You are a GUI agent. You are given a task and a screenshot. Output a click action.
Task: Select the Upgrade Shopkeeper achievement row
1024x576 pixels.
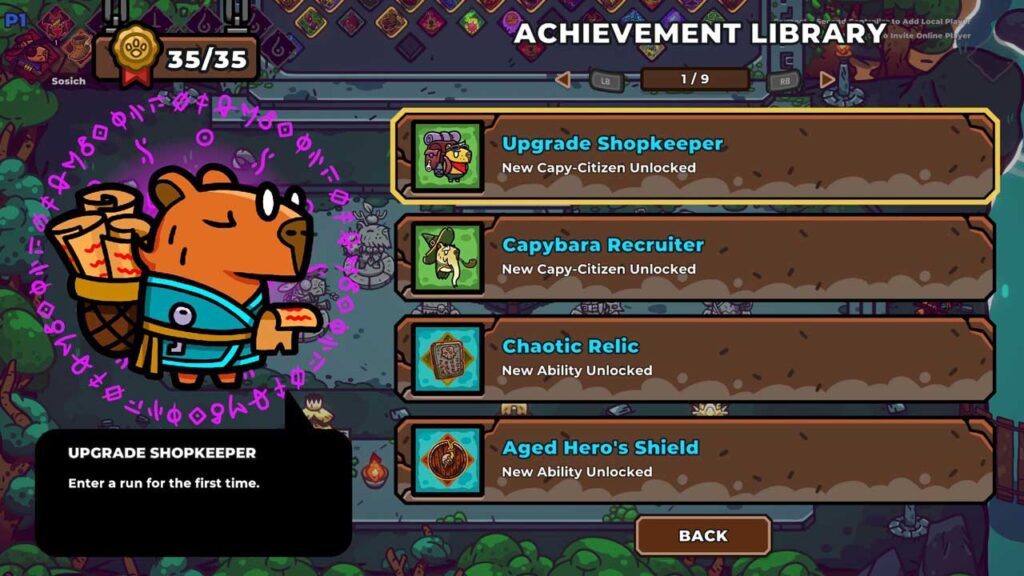[695, 156]
